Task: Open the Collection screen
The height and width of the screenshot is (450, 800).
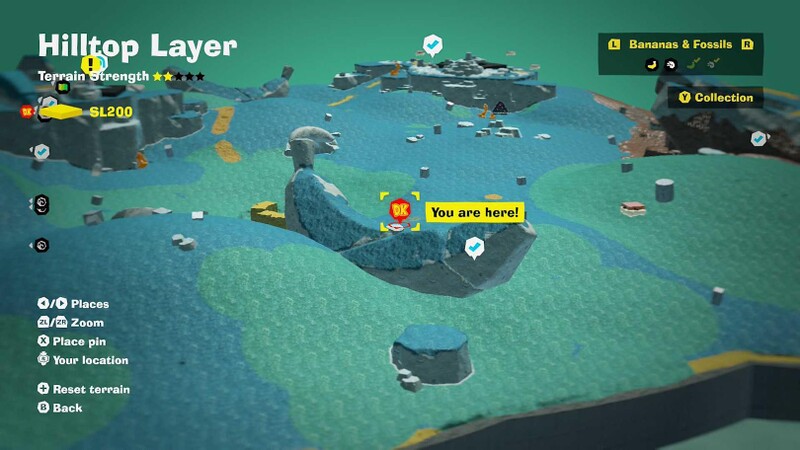Action: pyautogui.click(x=716, y=98)
